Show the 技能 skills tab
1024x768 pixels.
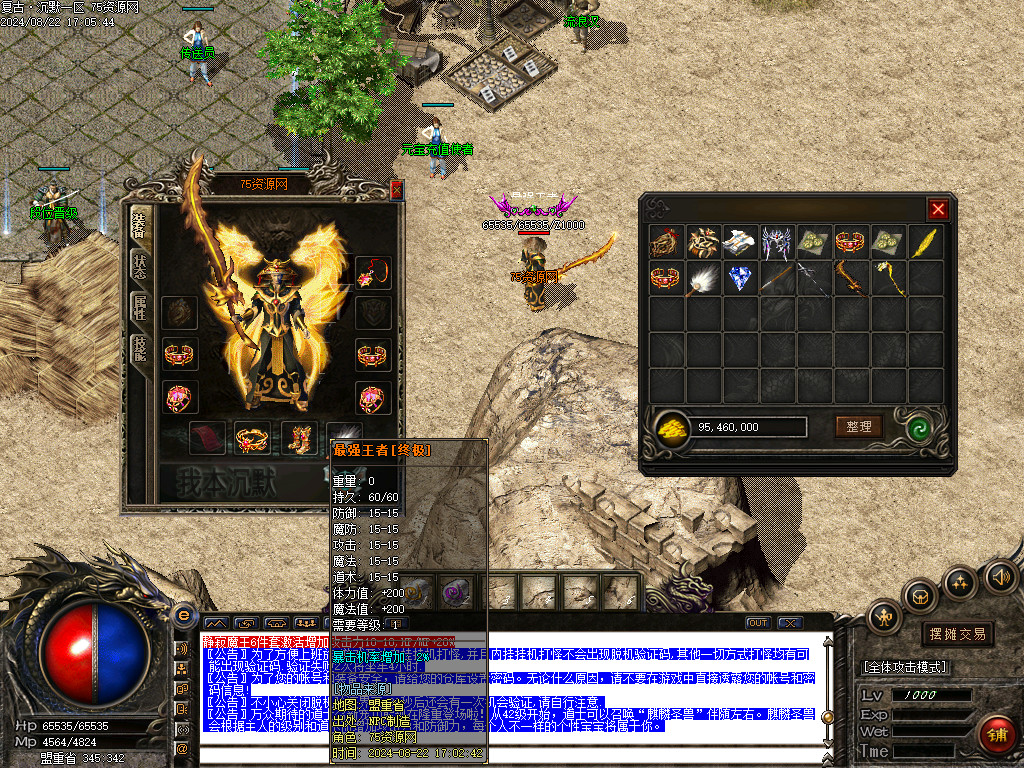139,346
